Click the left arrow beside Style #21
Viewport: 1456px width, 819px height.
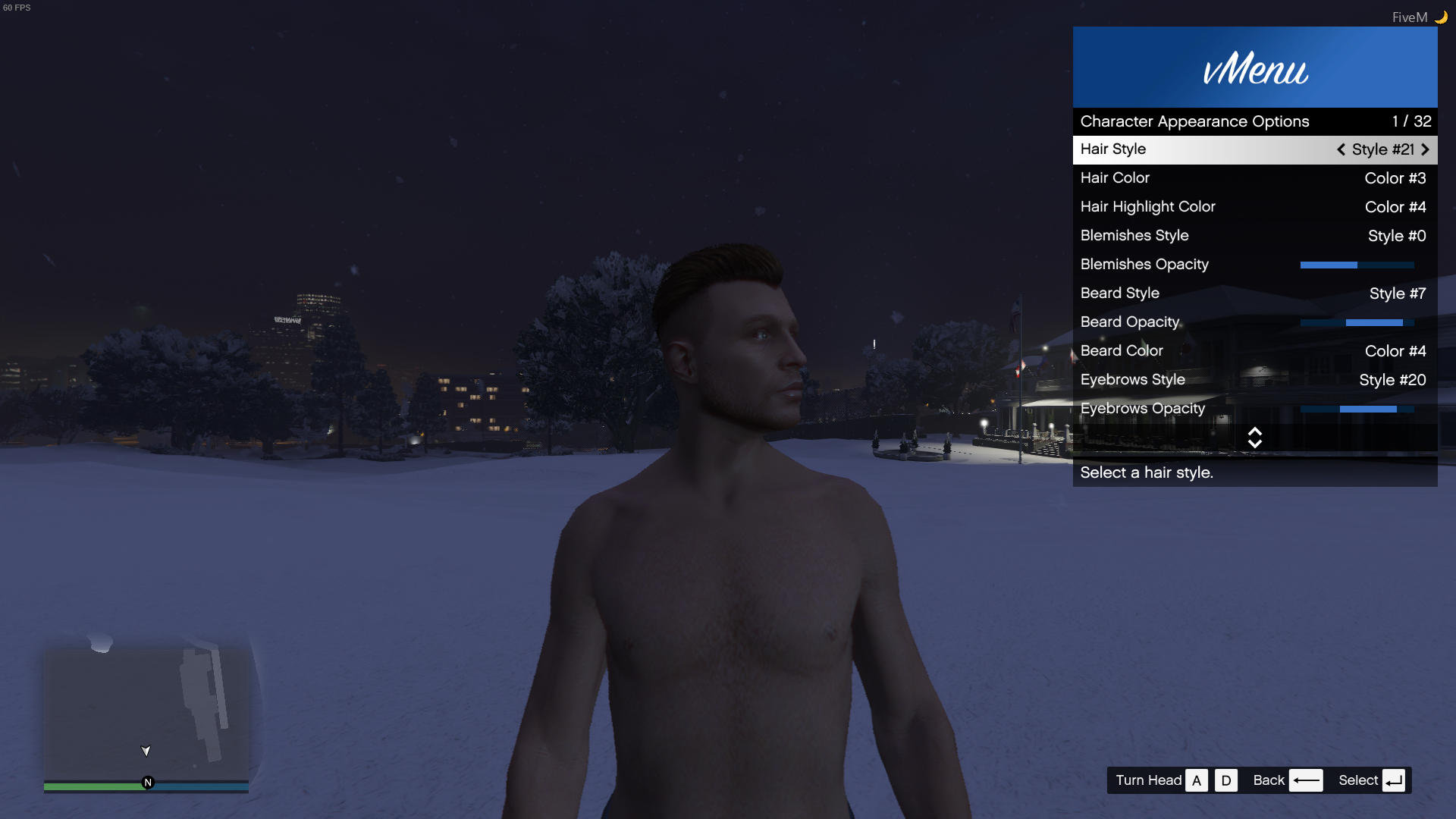pyautogui.click(x=1341, y=149)
